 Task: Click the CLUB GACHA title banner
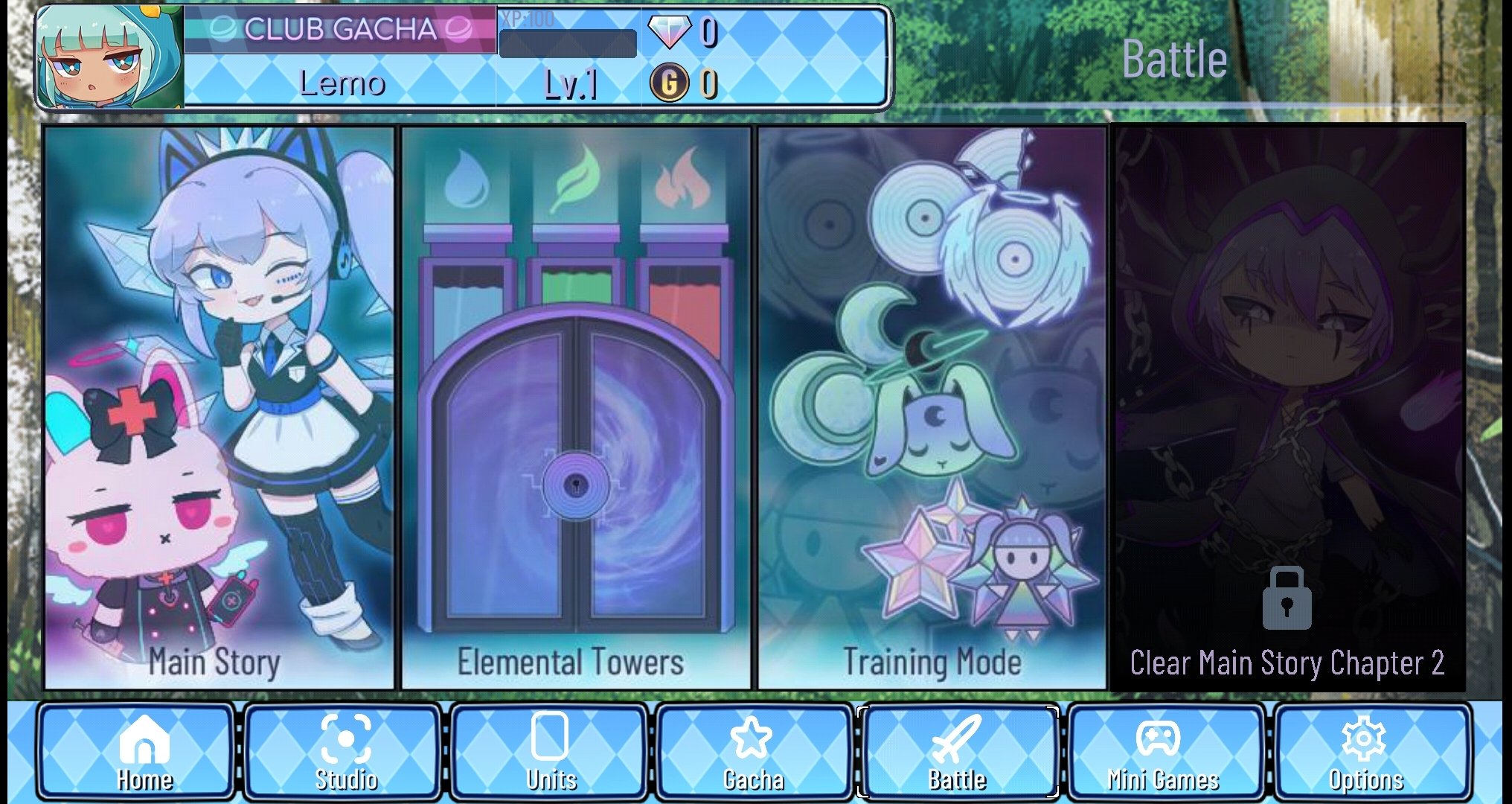click(x=342, y=30)
